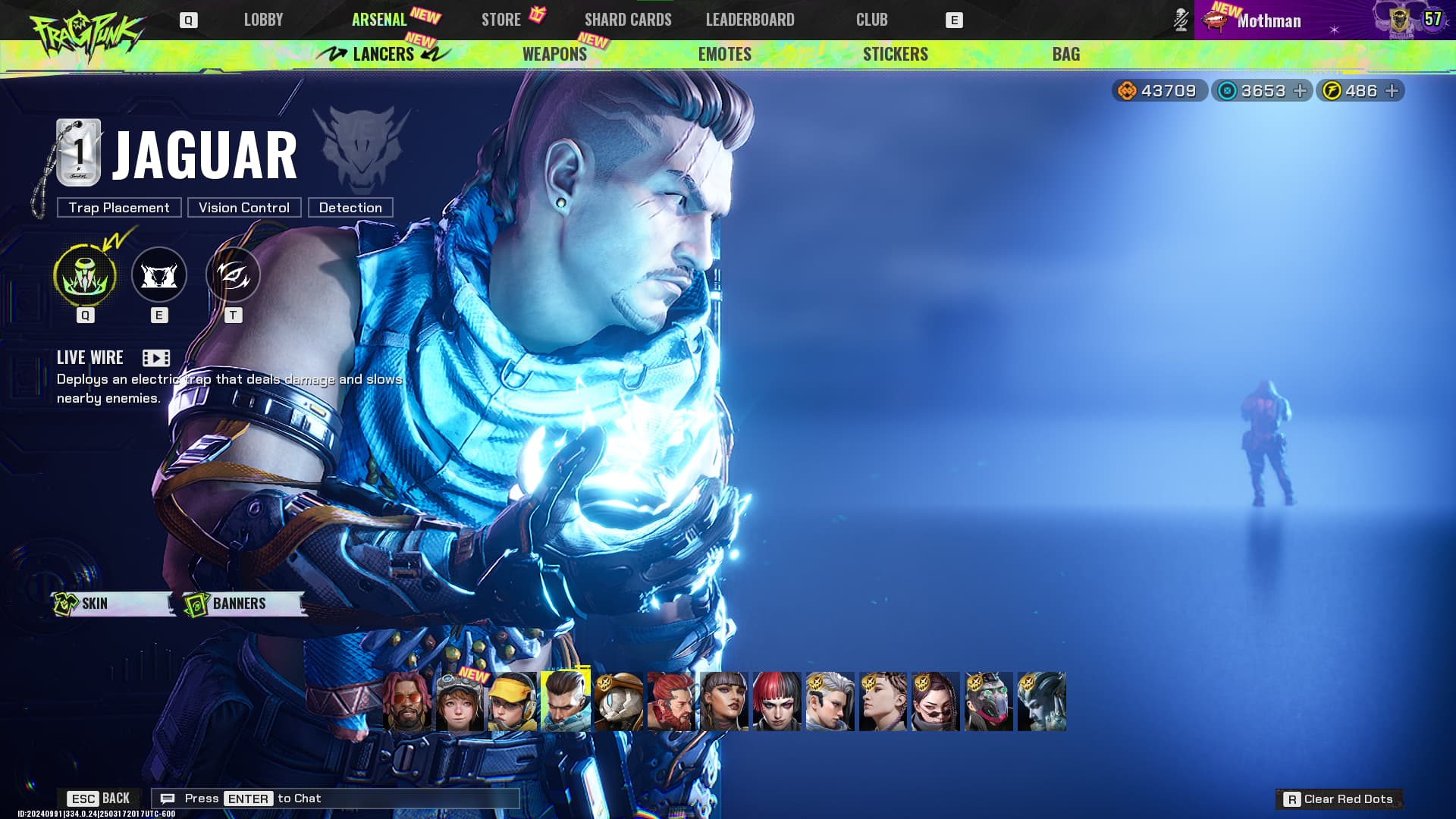This screenshot has height=819, width=1456.
Task: Open the Leaderboard page
Action: pos(750,20)
